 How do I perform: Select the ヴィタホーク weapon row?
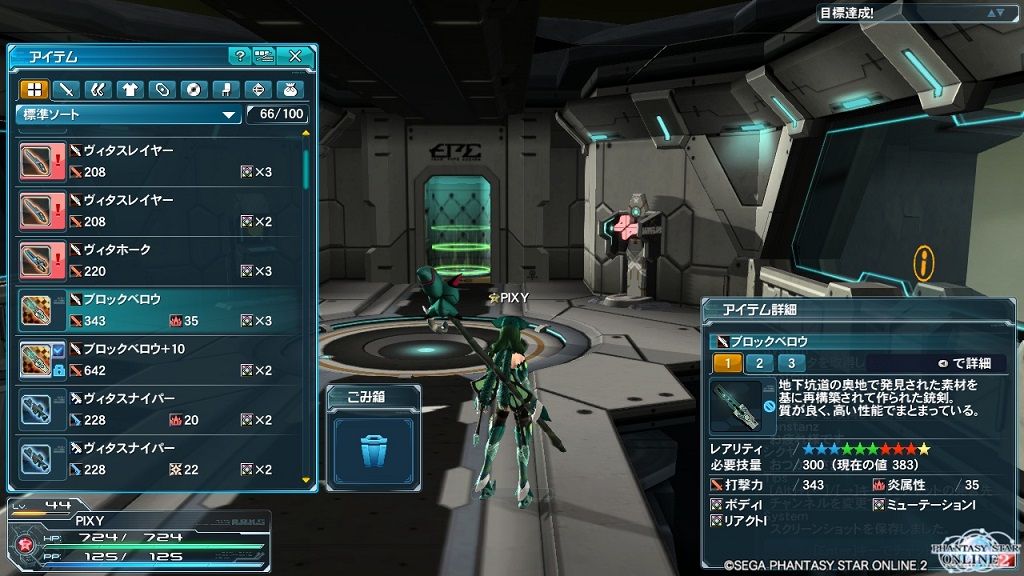pos(160,260)
